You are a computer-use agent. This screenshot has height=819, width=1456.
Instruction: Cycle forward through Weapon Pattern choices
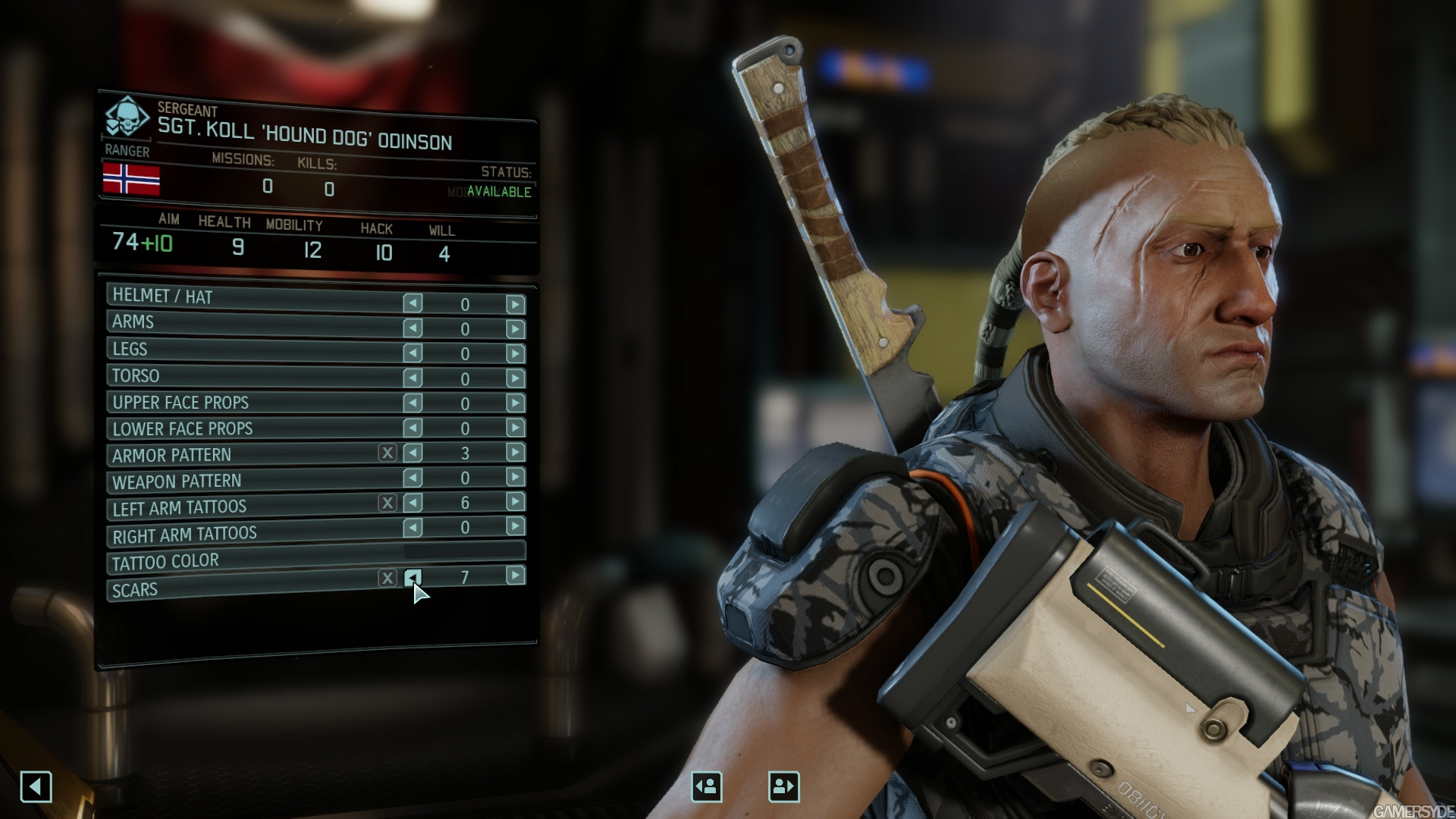pyautogui.click(x=516, y=479)
